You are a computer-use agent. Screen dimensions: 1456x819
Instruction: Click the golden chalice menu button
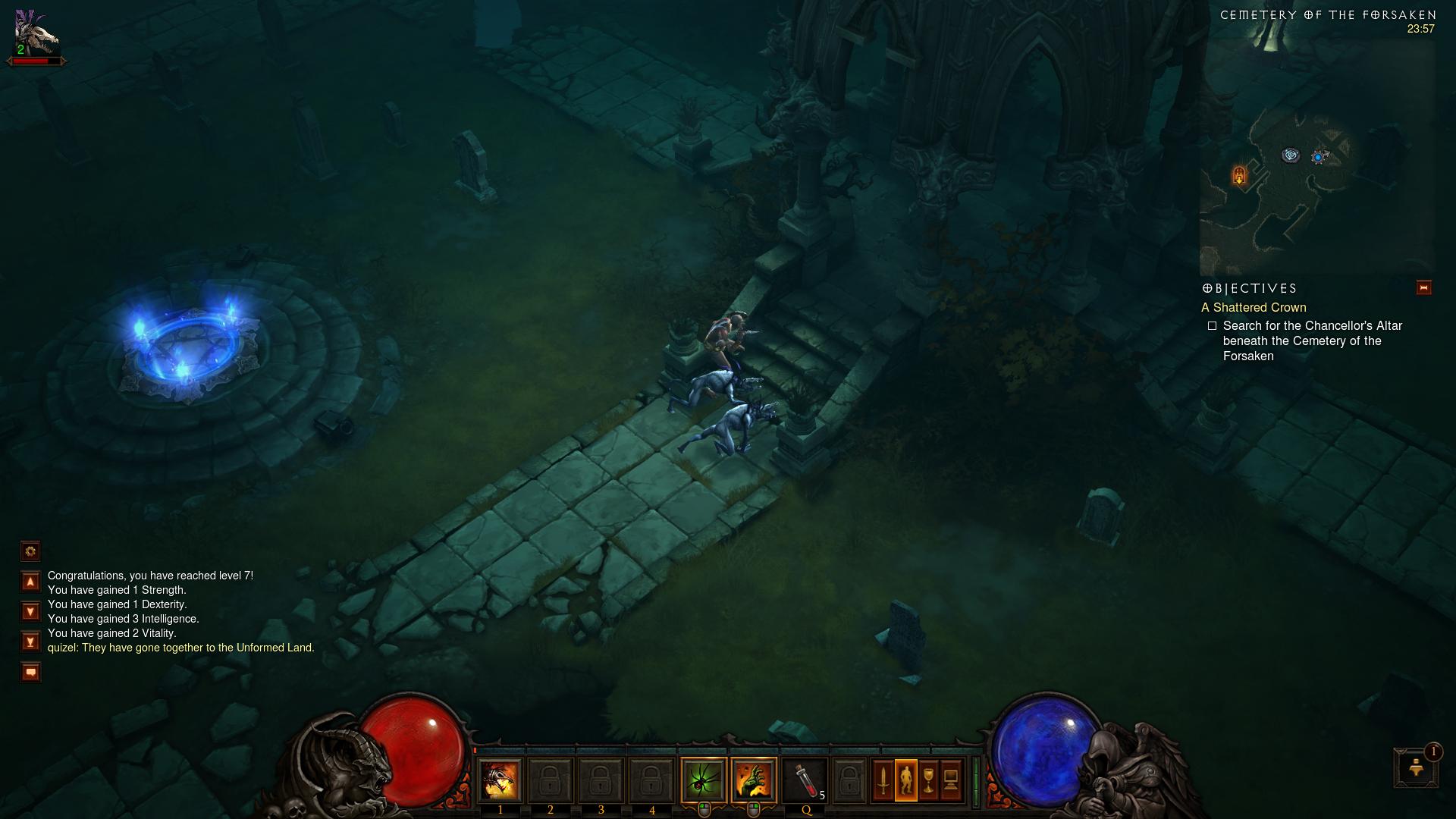click(928, 780)
